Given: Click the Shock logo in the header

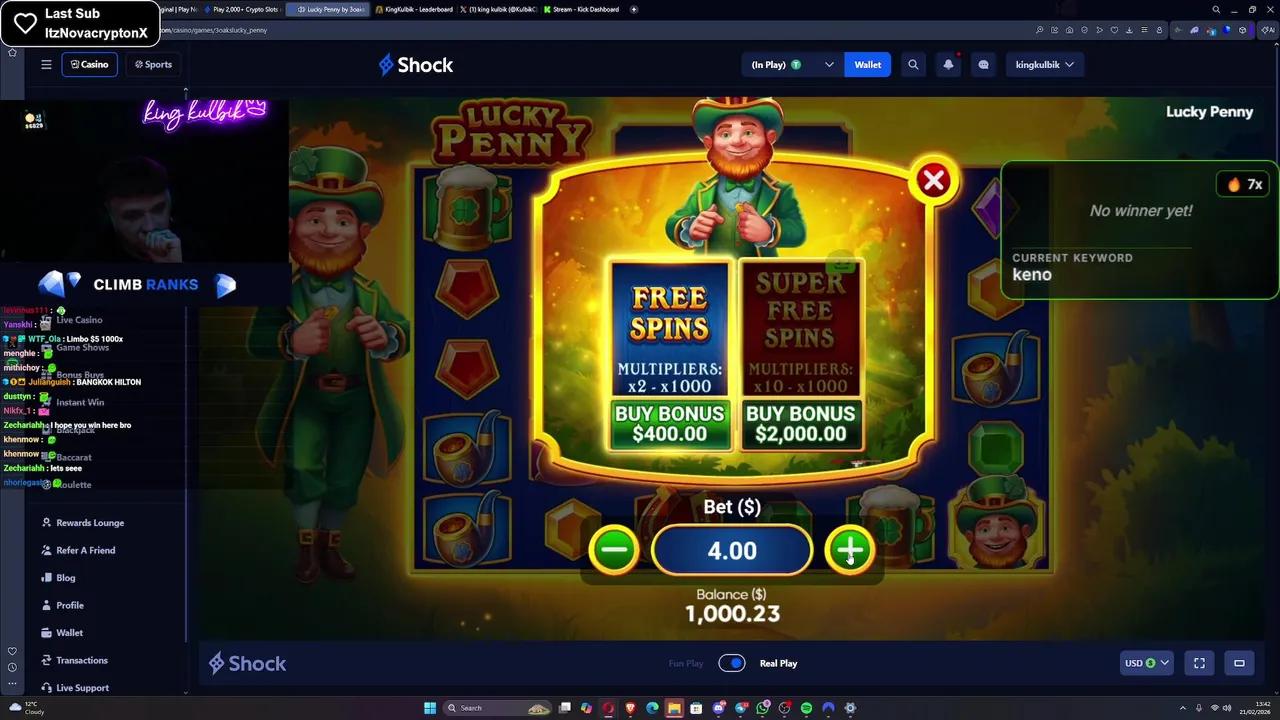Looking at the screenshot, I should coord(415,64).
